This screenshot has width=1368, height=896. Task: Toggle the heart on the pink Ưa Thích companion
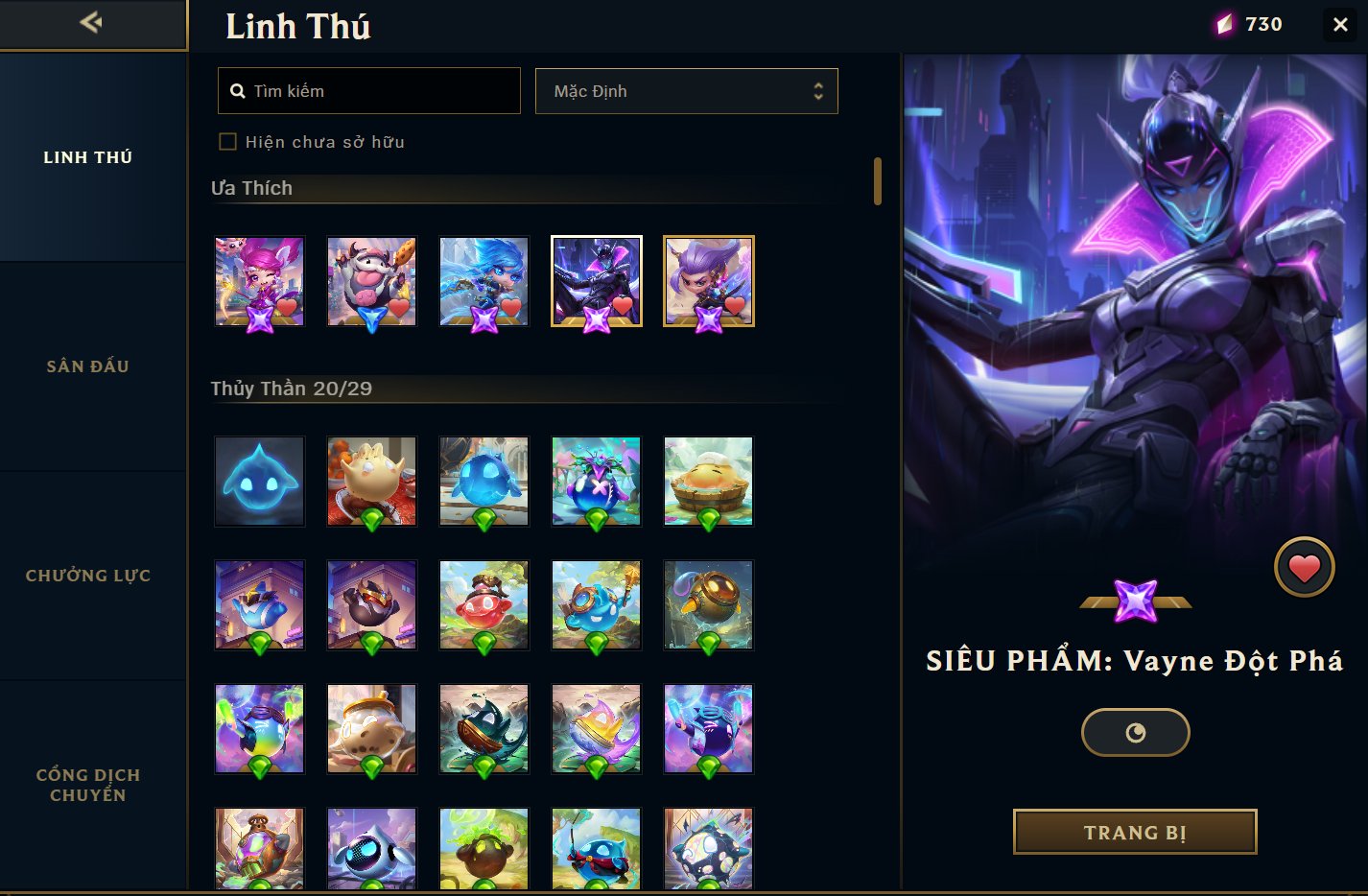click(x=285, y=309)
